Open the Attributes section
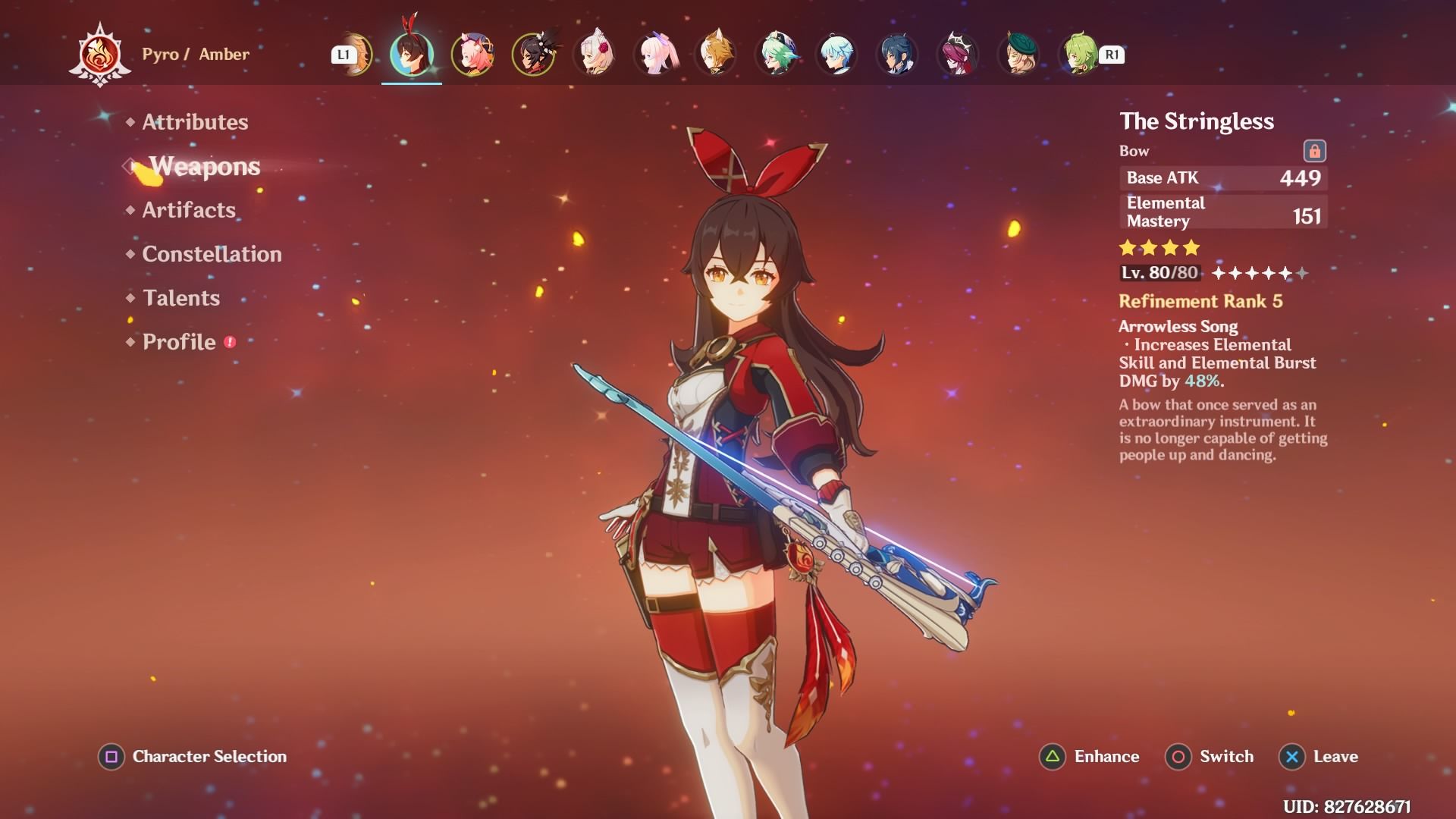The width and height of the screenshot is (1456, 819). pyautogui.click(x=195, y=122)
